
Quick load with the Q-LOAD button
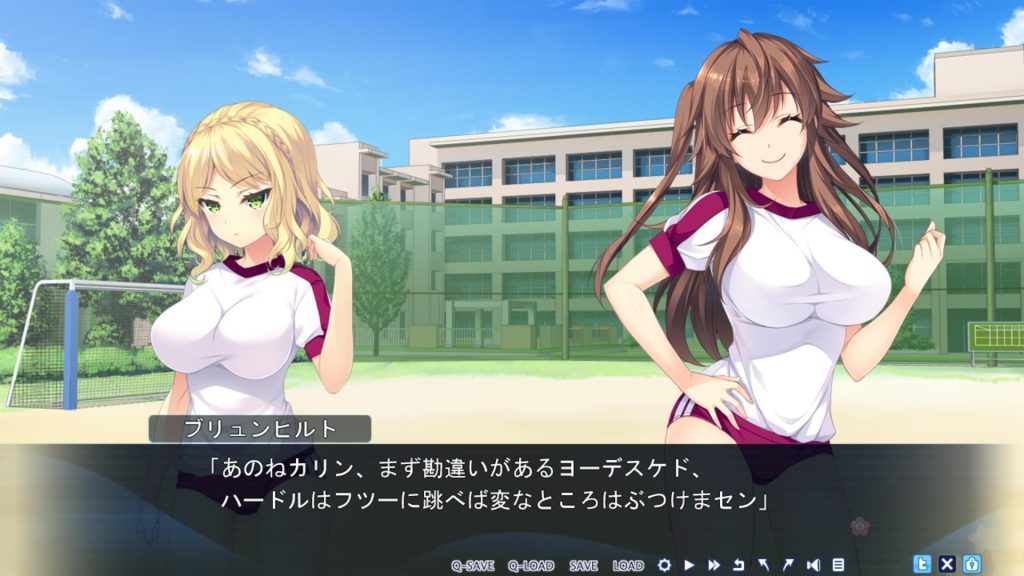click(x=530, y=565)
